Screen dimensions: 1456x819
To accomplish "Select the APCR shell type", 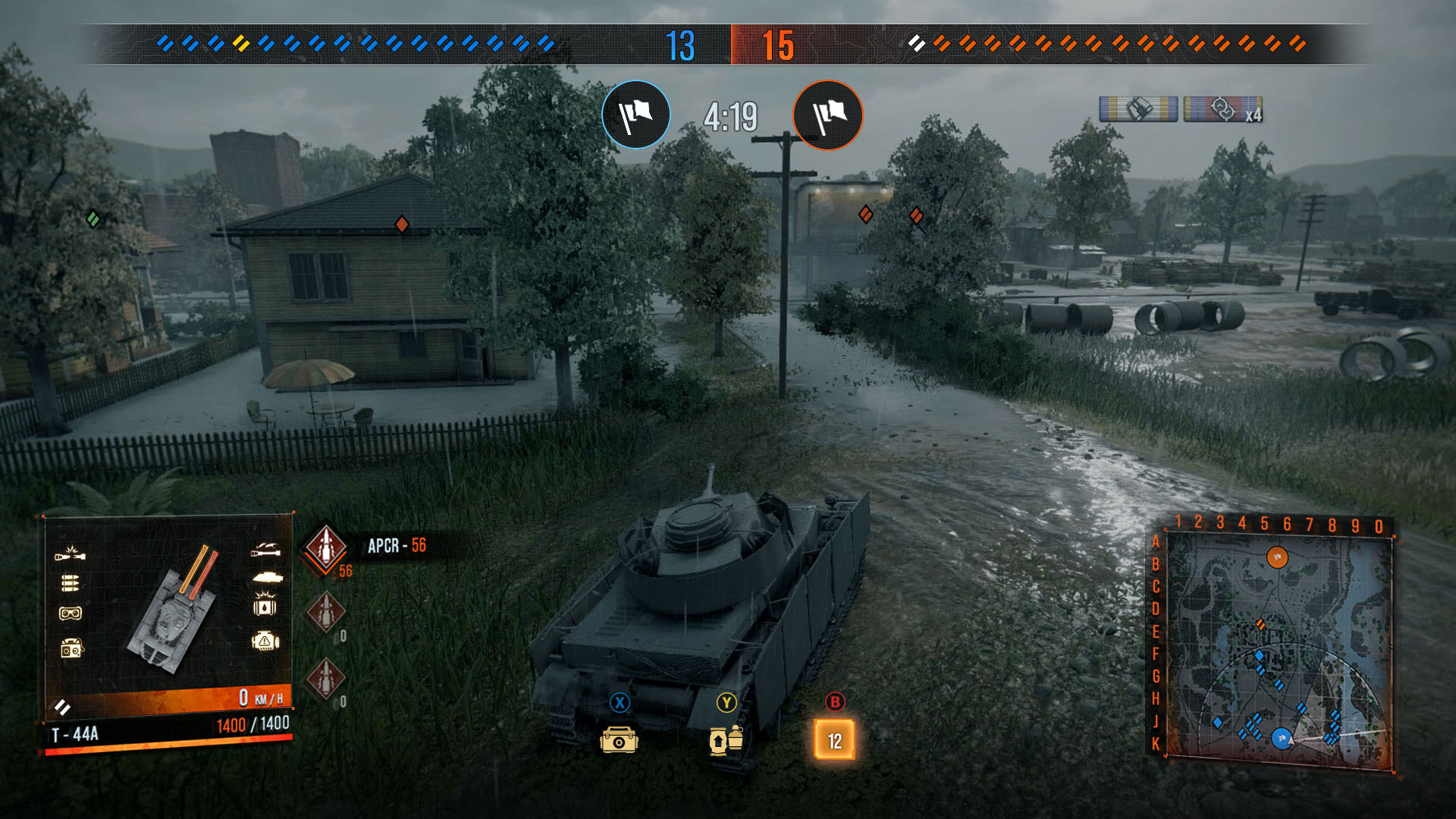I will 325,547.
